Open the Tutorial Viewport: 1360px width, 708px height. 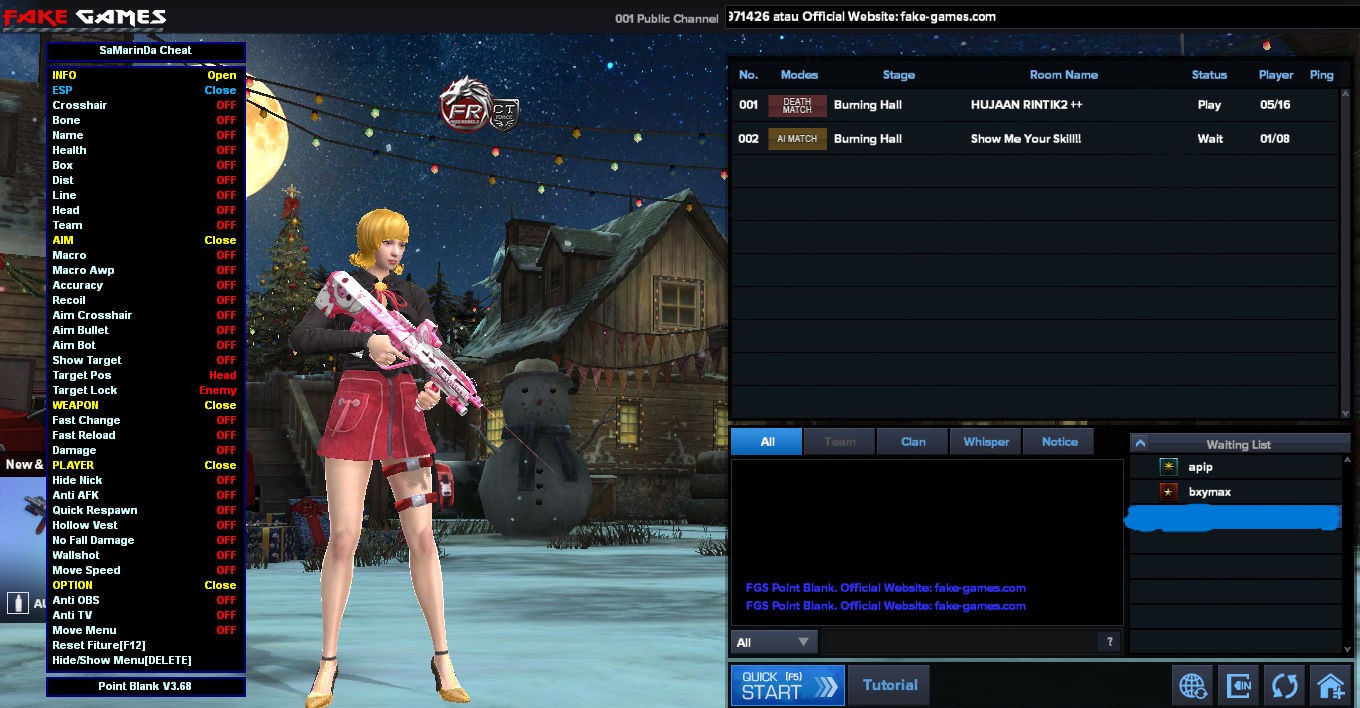tap(889, 685)
